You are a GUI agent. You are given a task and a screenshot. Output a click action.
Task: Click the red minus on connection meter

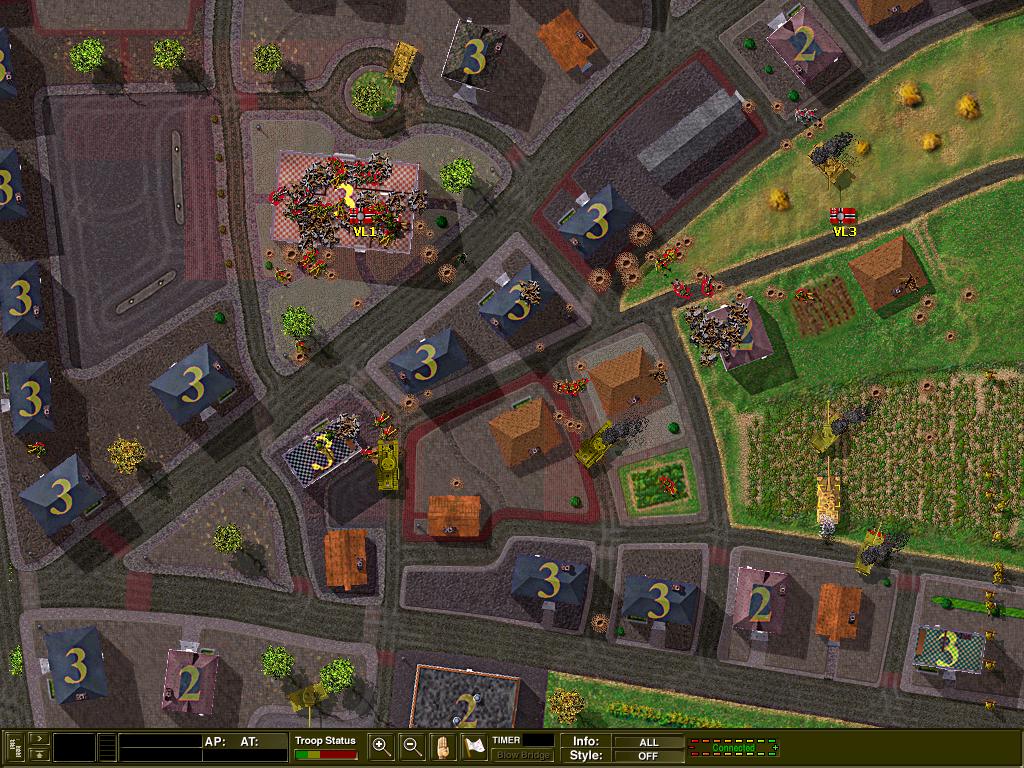pos(693,748)
